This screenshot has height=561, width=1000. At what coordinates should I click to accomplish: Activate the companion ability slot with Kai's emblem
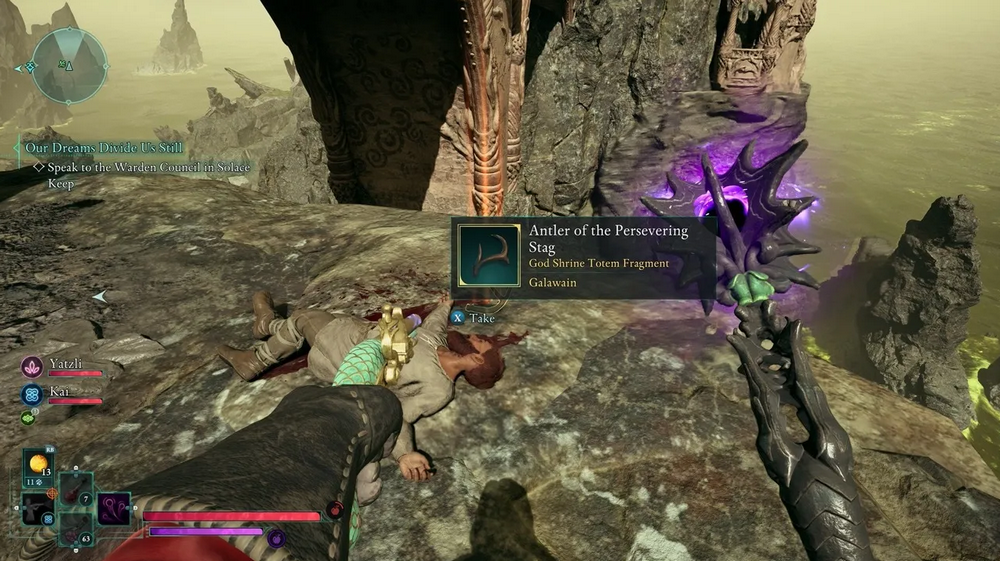click(37, 510)
